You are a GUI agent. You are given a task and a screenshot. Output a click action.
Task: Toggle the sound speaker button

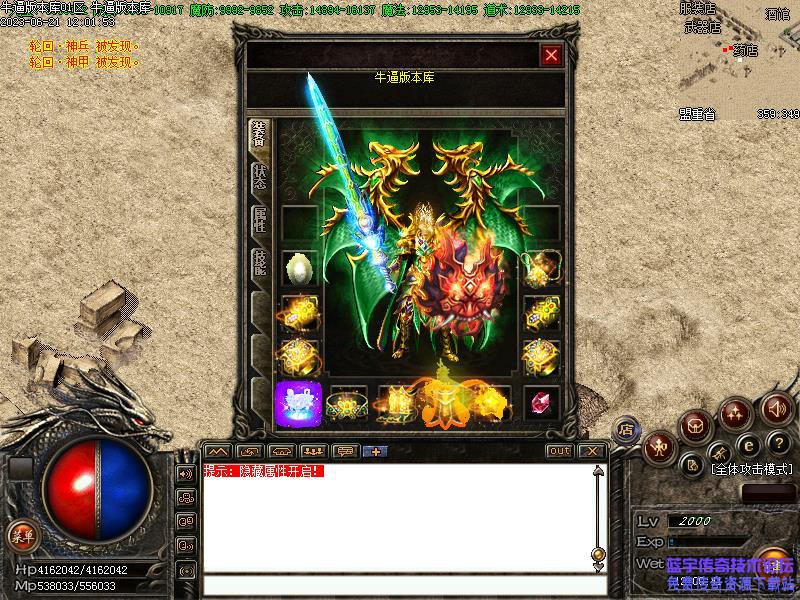pos(776,408)
